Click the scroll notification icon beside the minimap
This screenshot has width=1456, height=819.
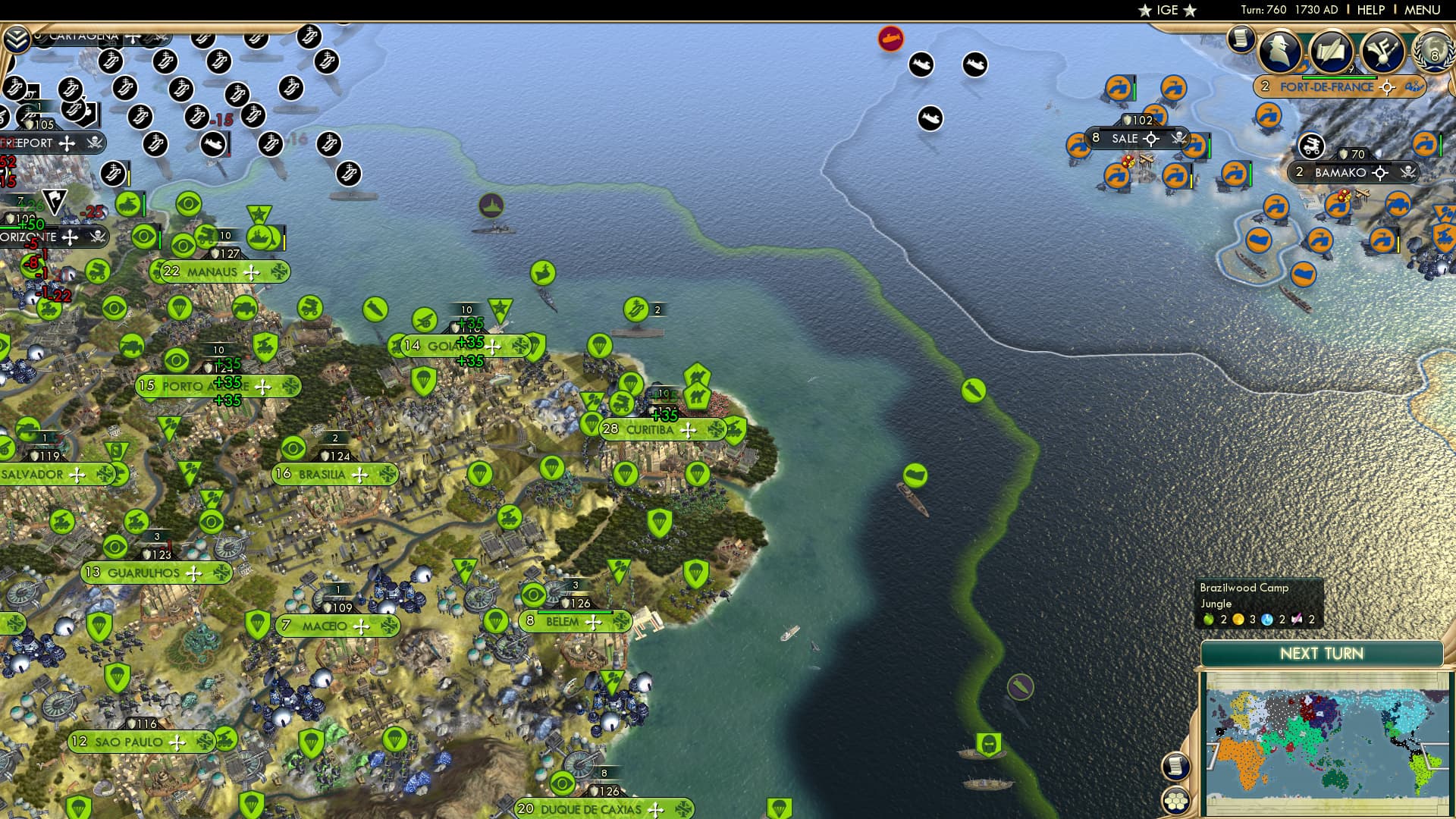(1175, 768)
